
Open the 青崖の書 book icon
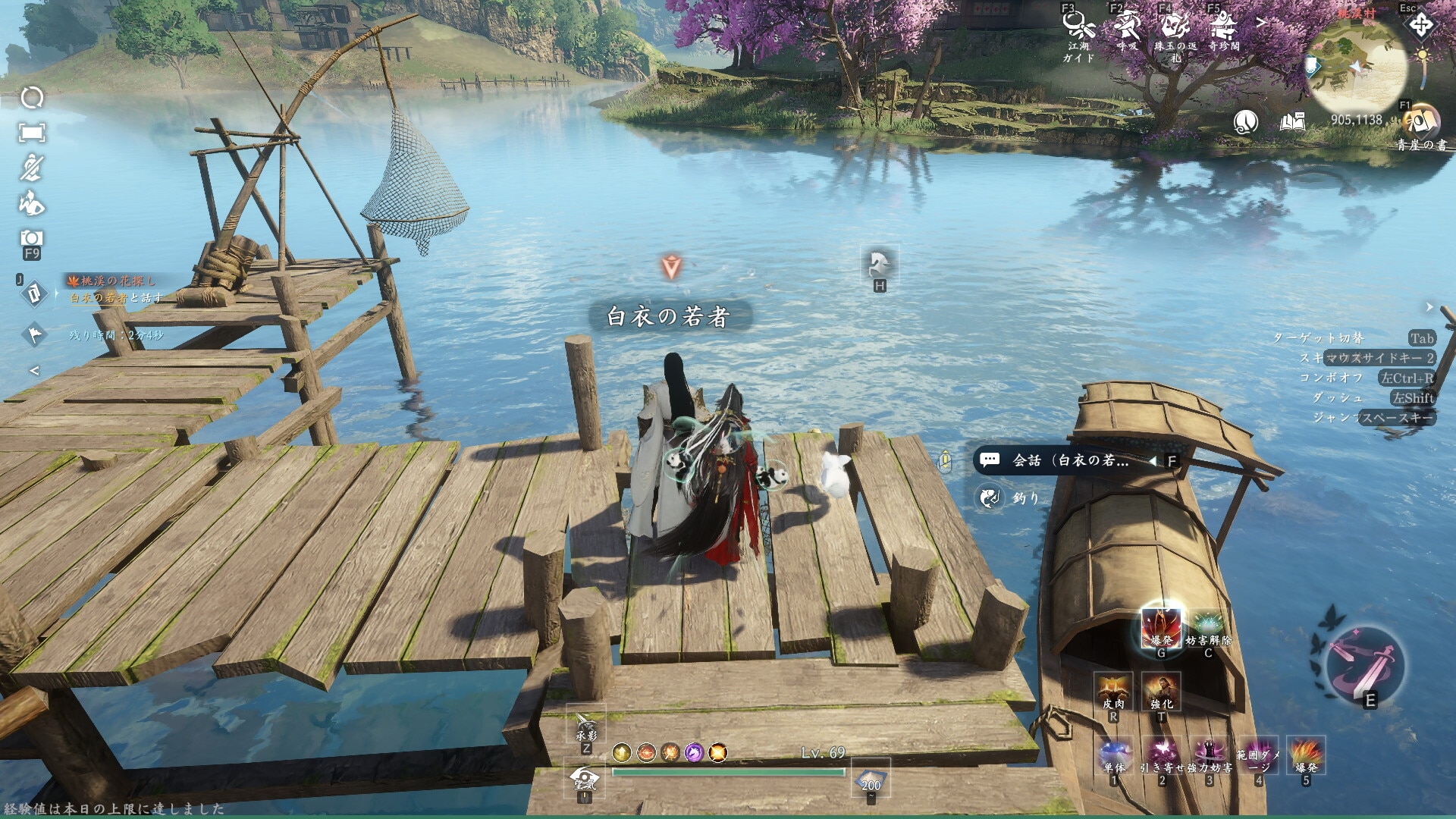pos(1420,121)
